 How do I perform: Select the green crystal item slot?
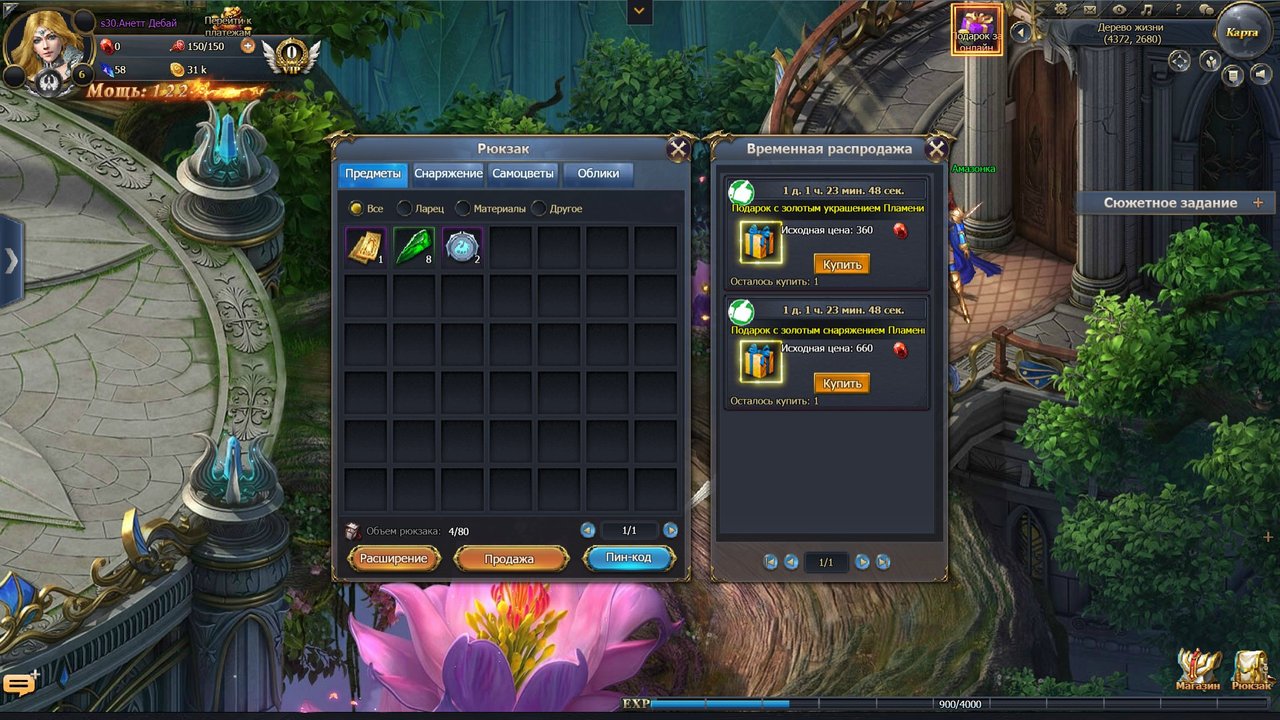(413, 247)
